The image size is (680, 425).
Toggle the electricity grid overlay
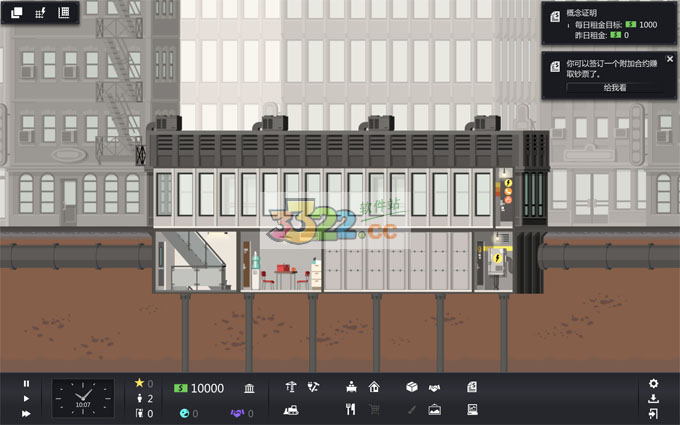click(x=40, y=13)
